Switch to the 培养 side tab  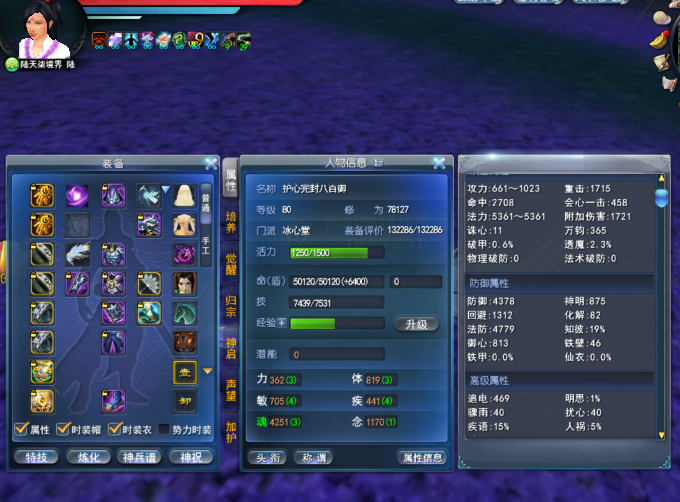point(231,221)
